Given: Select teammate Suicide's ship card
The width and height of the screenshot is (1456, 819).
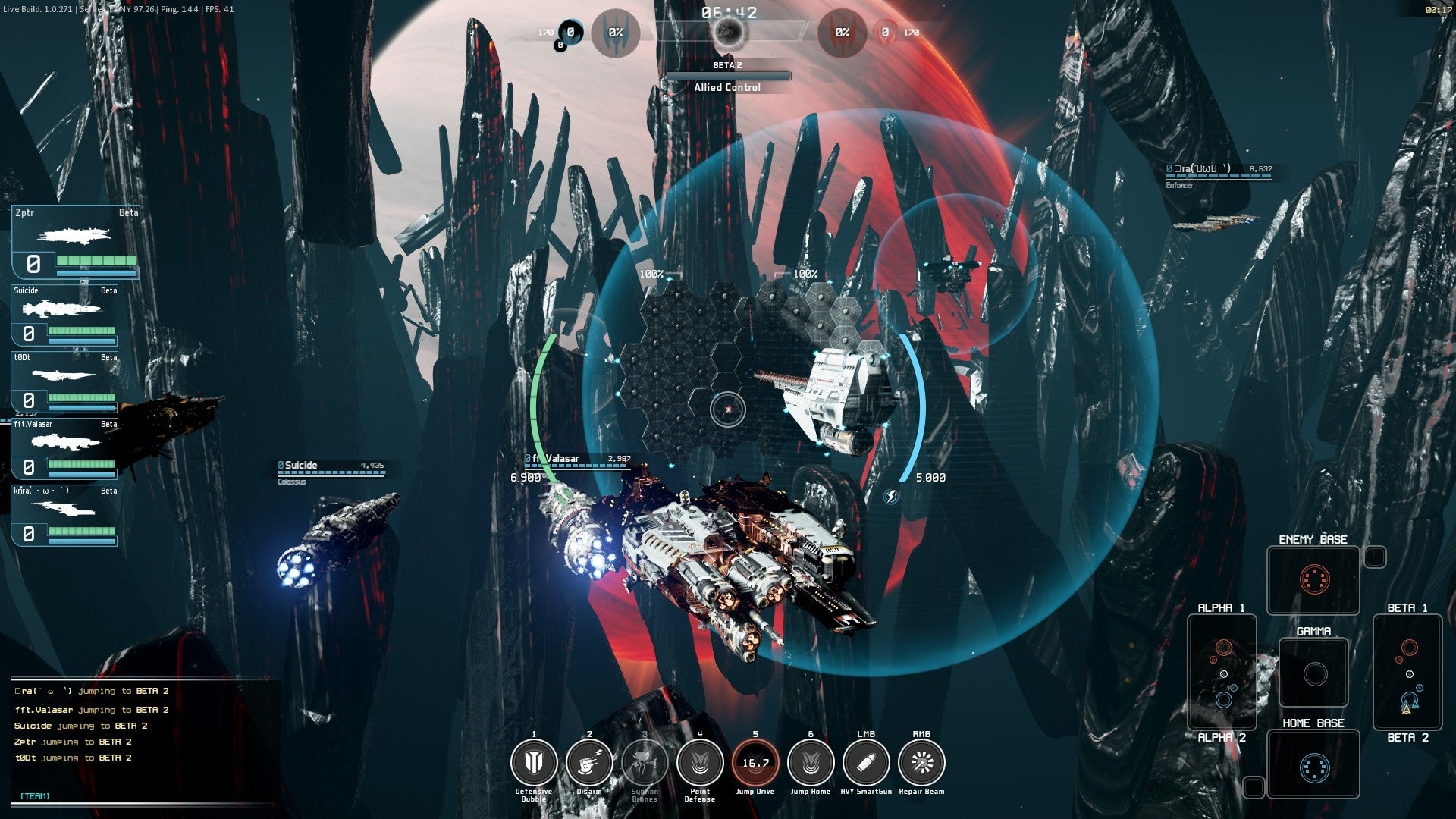Looking at the screenshot, I should (x=65, y=315).
